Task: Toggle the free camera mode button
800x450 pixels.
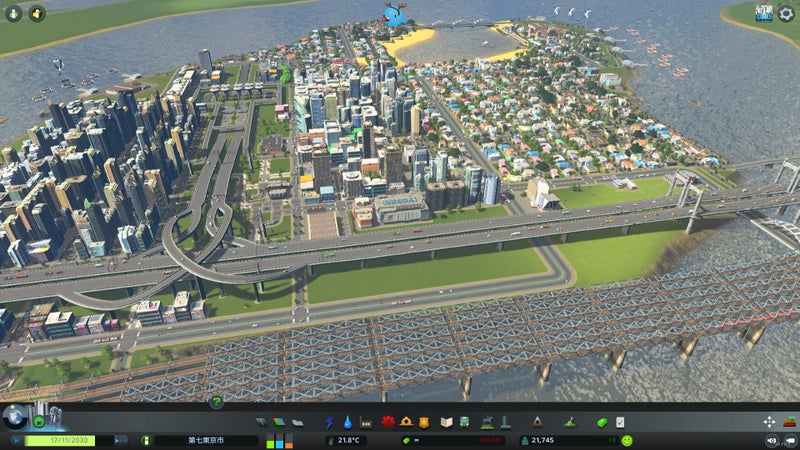Action: (771, 440)
